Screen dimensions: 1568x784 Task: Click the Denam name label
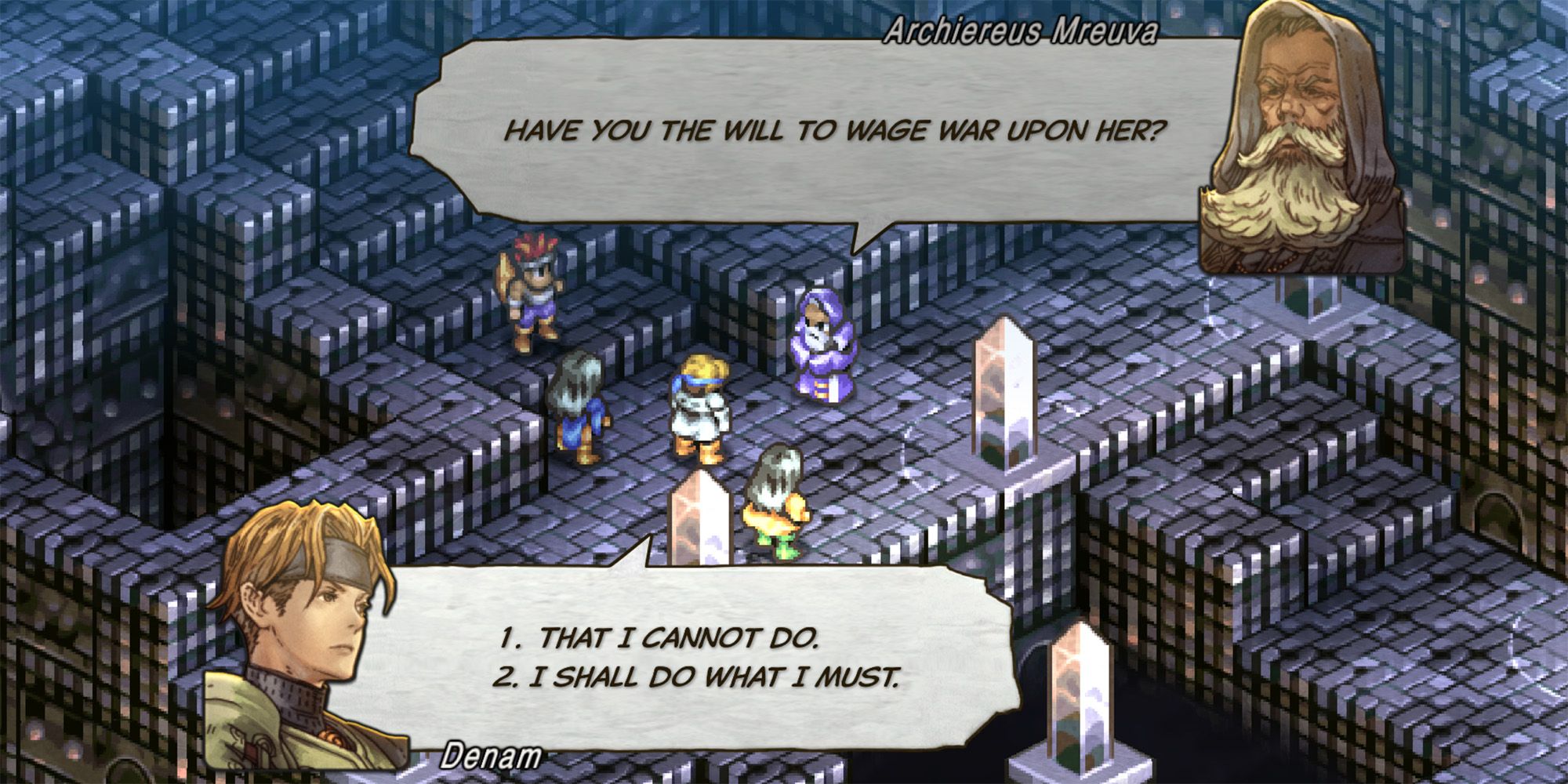tap(491, 756)
